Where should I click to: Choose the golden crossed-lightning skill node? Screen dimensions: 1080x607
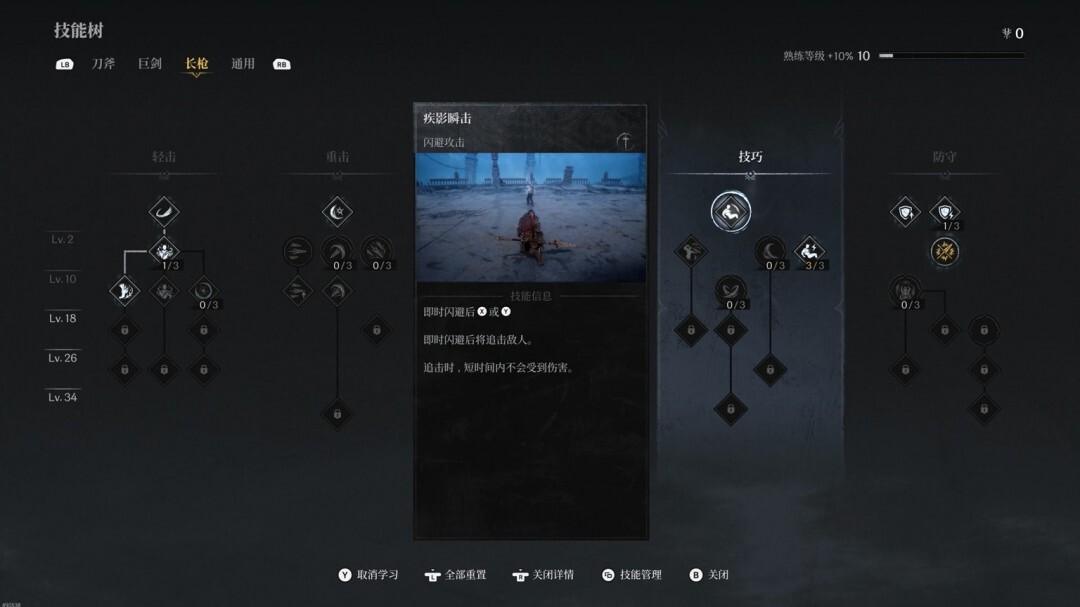click(945, 251)
